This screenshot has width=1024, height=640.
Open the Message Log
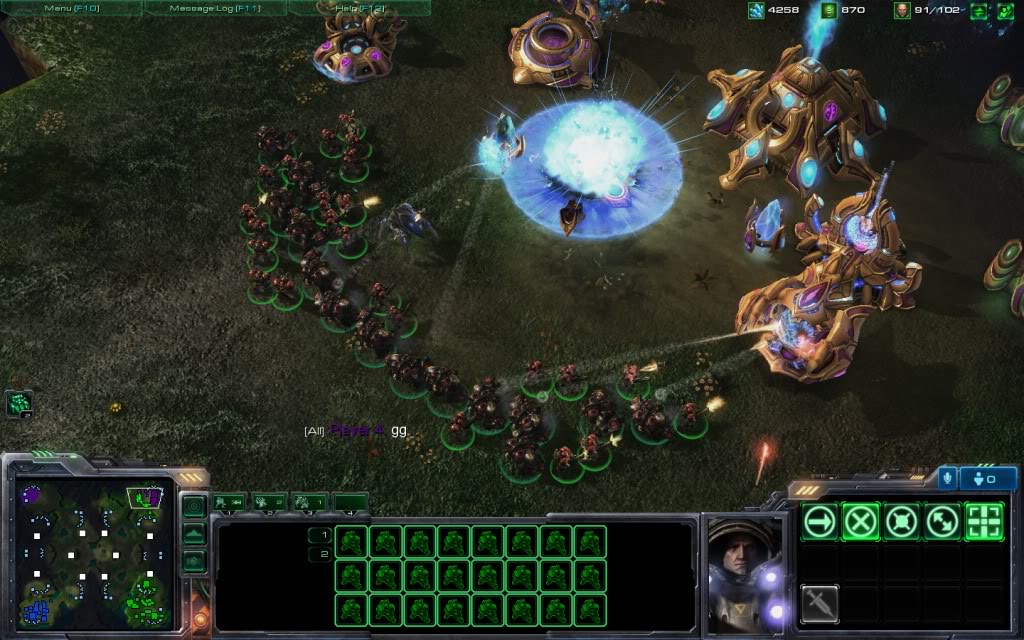click(x=216, y=8)
